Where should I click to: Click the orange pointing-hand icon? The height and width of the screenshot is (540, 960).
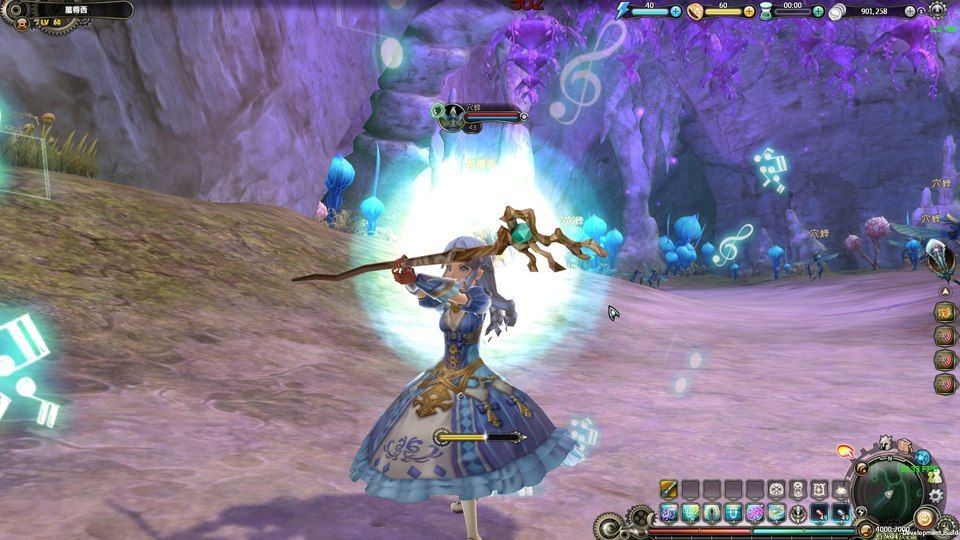point(844,451)
